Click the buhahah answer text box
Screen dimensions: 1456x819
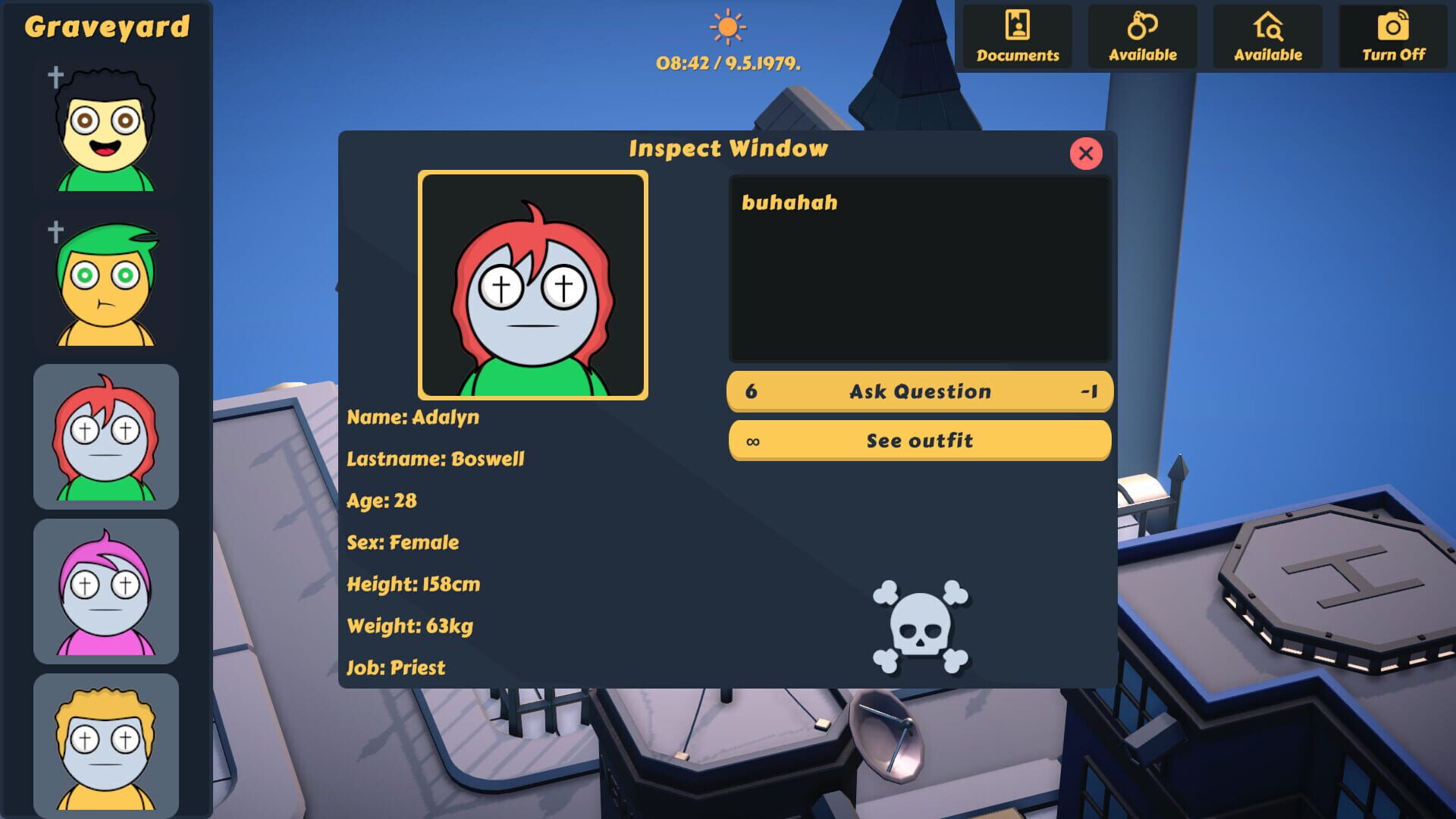(x=920, y=269)
